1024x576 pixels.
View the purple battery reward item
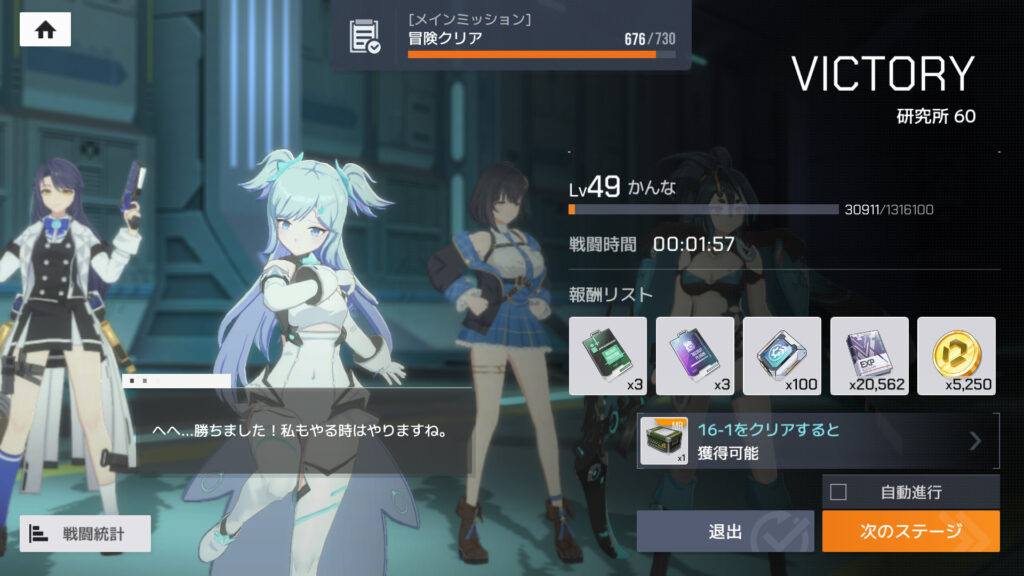695,355
